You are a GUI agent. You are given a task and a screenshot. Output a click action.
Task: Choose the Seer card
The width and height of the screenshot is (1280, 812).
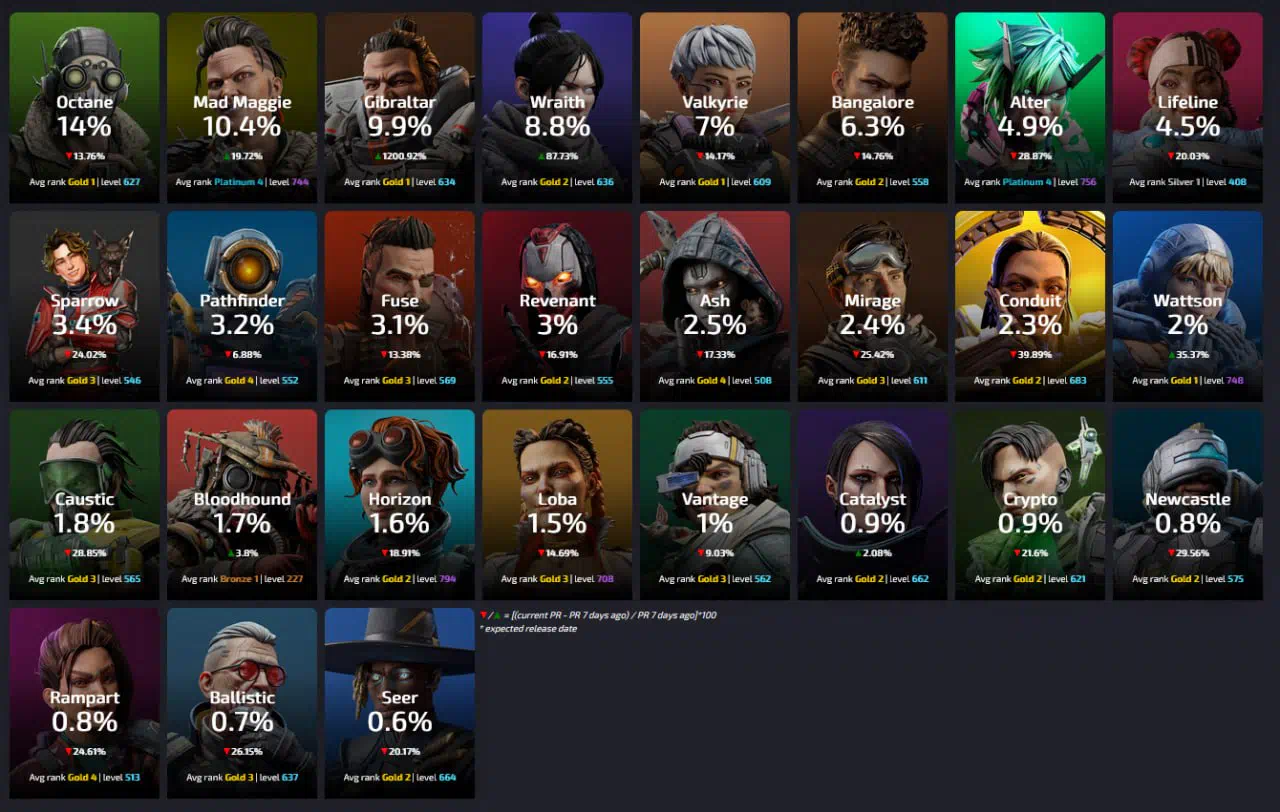tap(399, 702)
